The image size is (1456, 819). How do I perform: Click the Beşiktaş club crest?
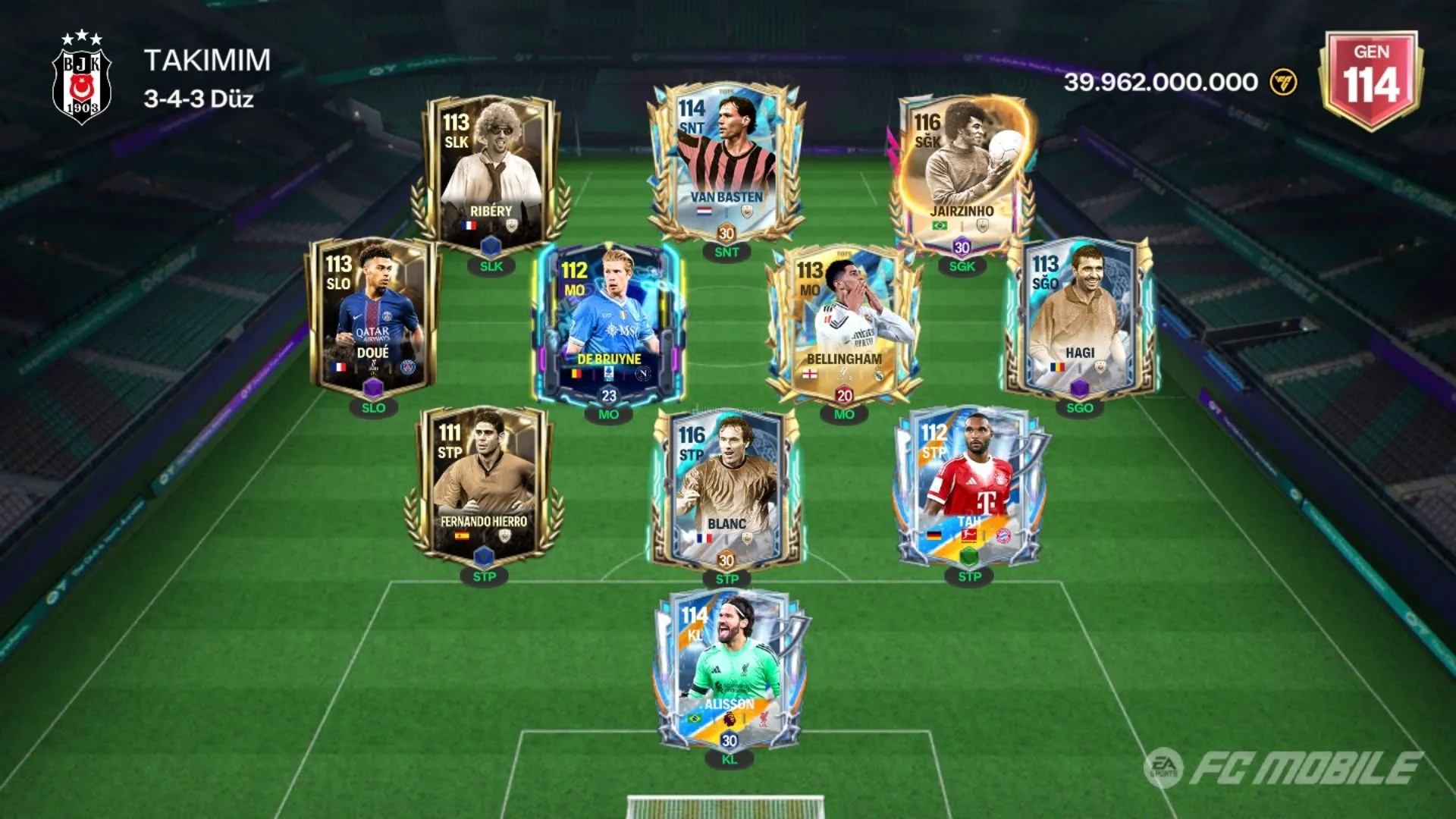pyautogui.click(x=81, y=78)
